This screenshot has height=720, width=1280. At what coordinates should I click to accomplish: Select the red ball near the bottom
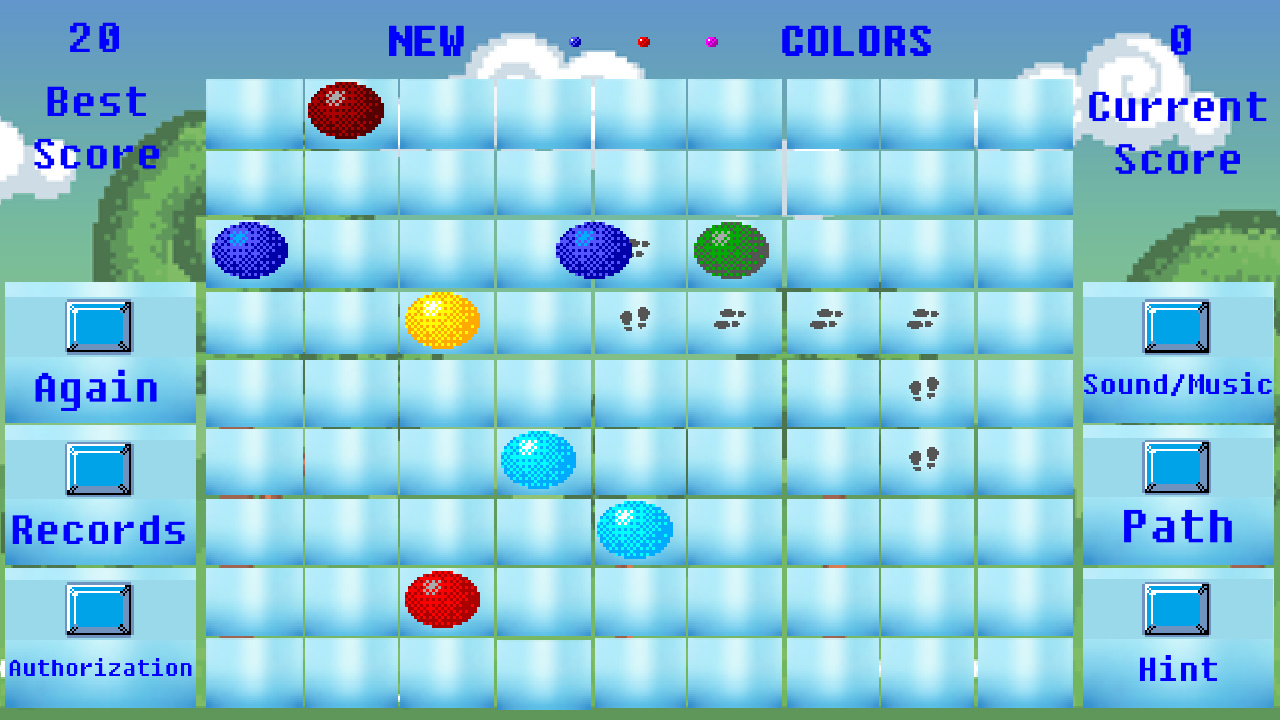coord(442,597)
